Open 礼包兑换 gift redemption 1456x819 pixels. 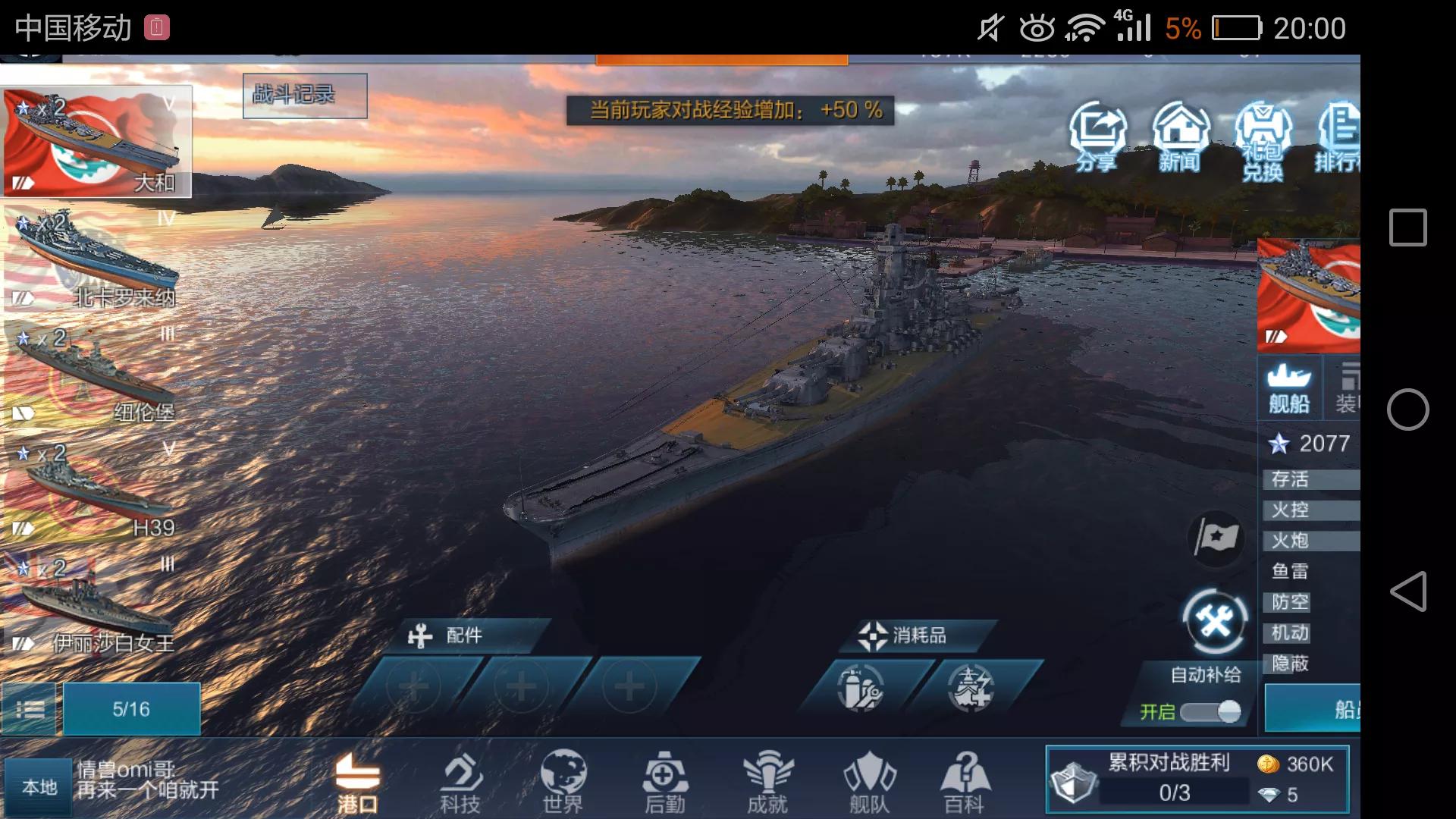point(1262,142)
